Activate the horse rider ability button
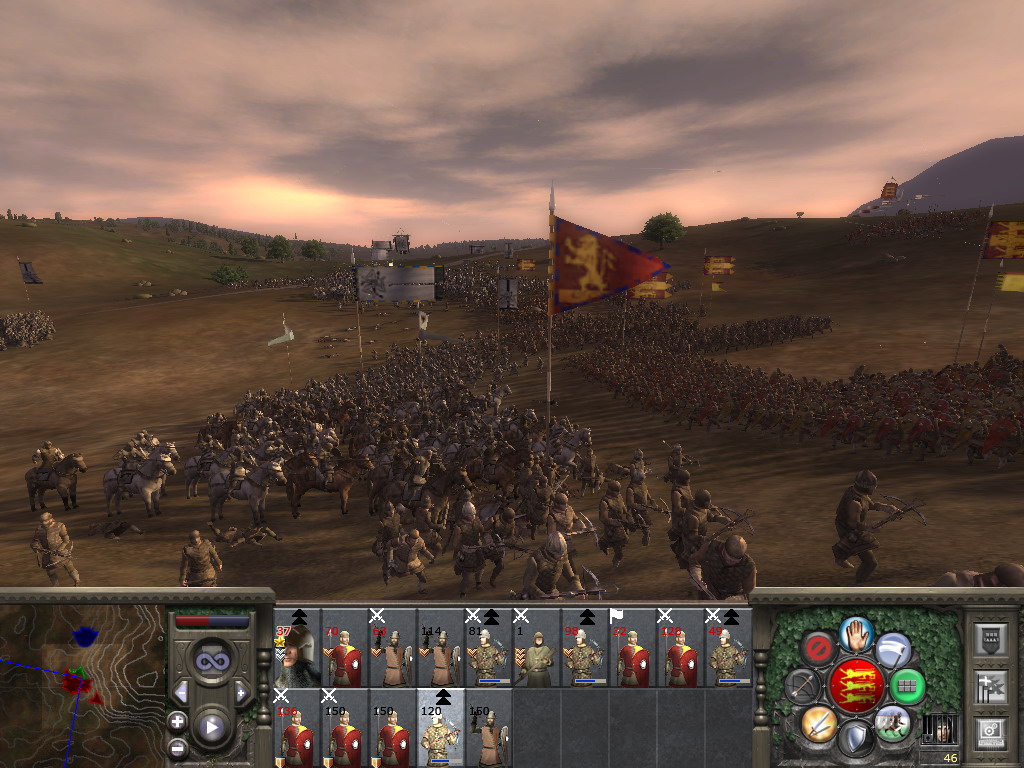 (893, 722)
